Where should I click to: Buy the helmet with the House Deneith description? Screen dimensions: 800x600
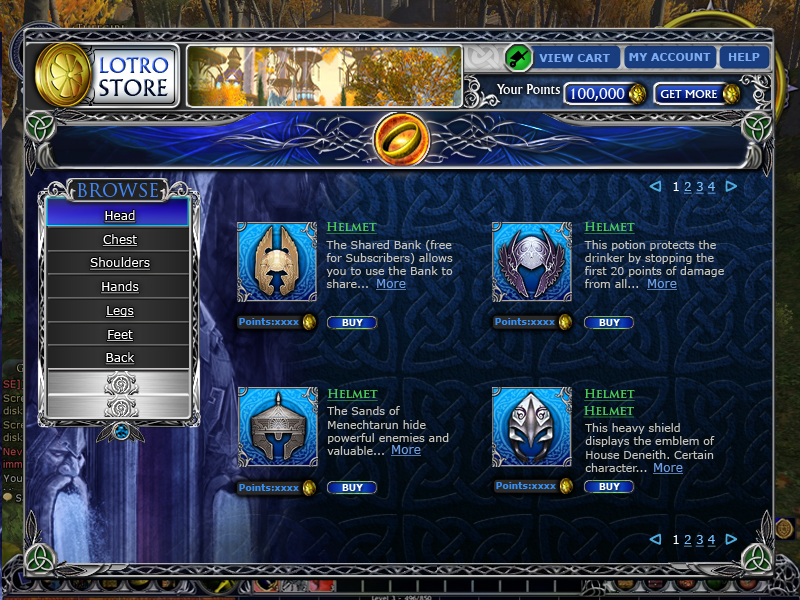click(608, 487)
